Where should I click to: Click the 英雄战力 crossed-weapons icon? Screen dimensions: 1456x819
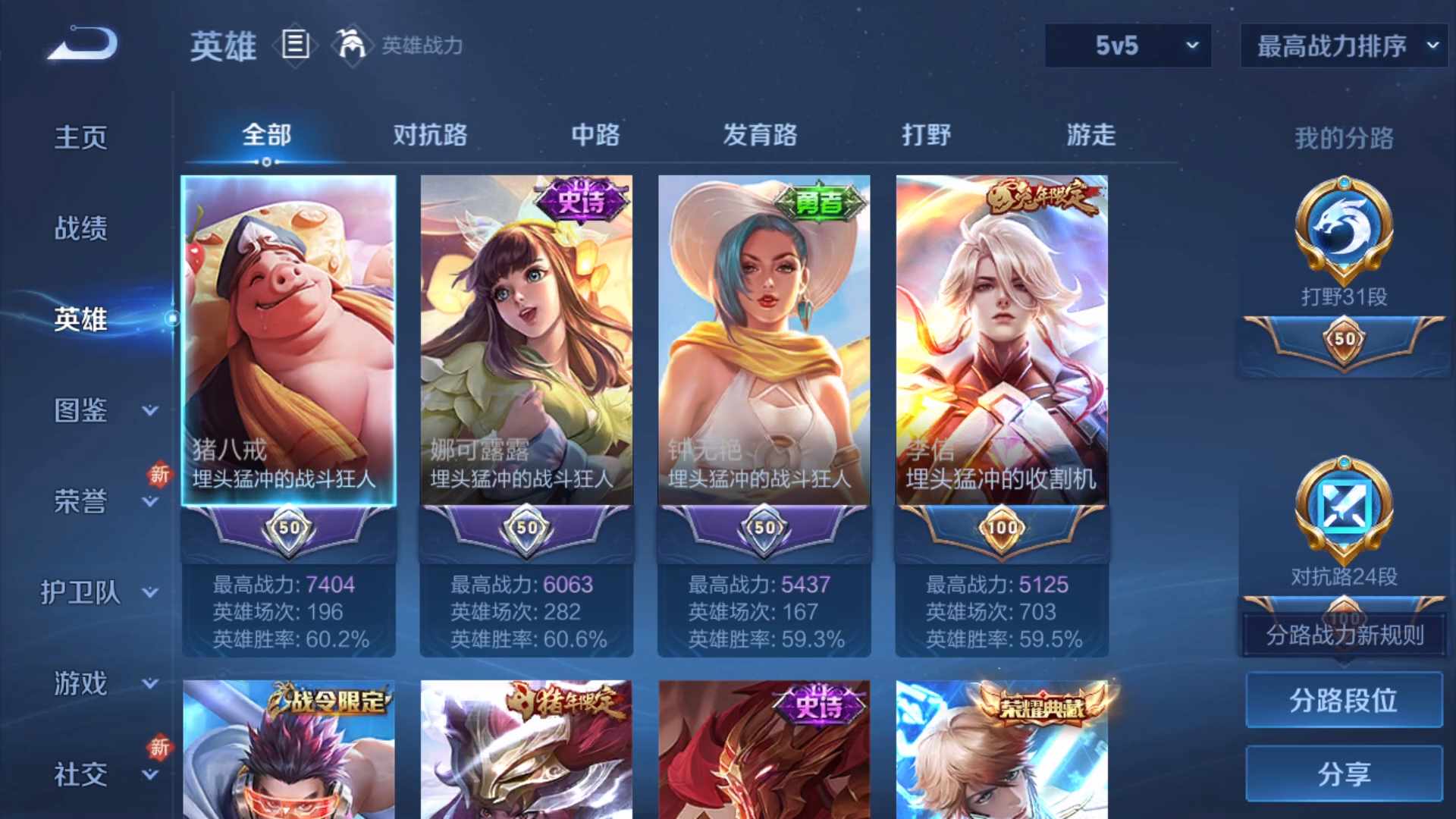click(x=353, y=45)
